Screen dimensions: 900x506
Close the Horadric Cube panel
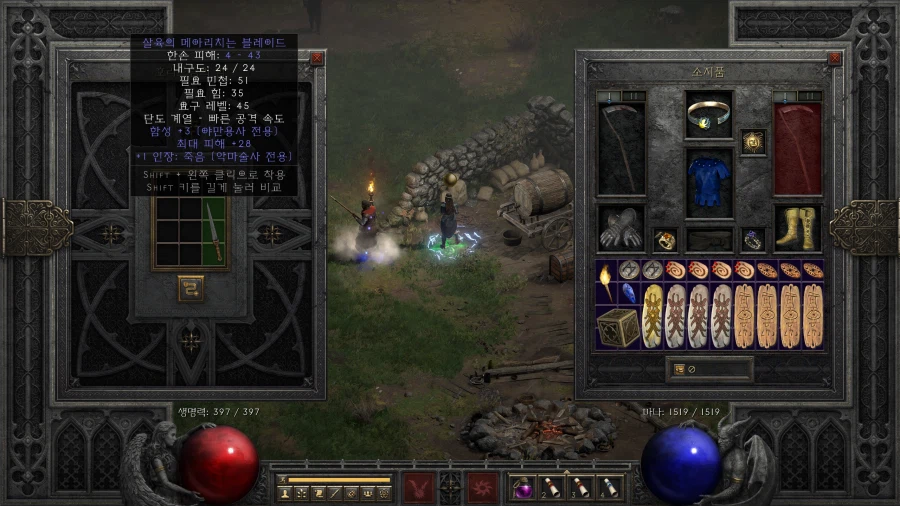[317, 58]
